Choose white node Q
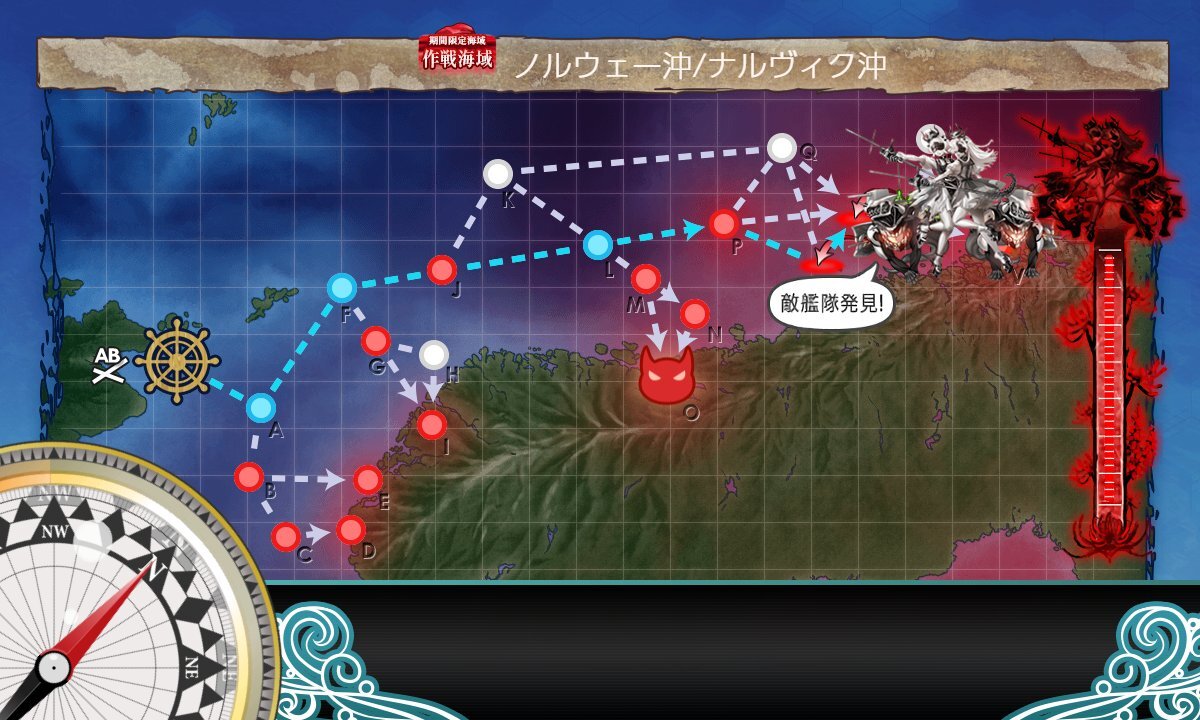This screenshot has height=720, width=1200. coord(781,149)
